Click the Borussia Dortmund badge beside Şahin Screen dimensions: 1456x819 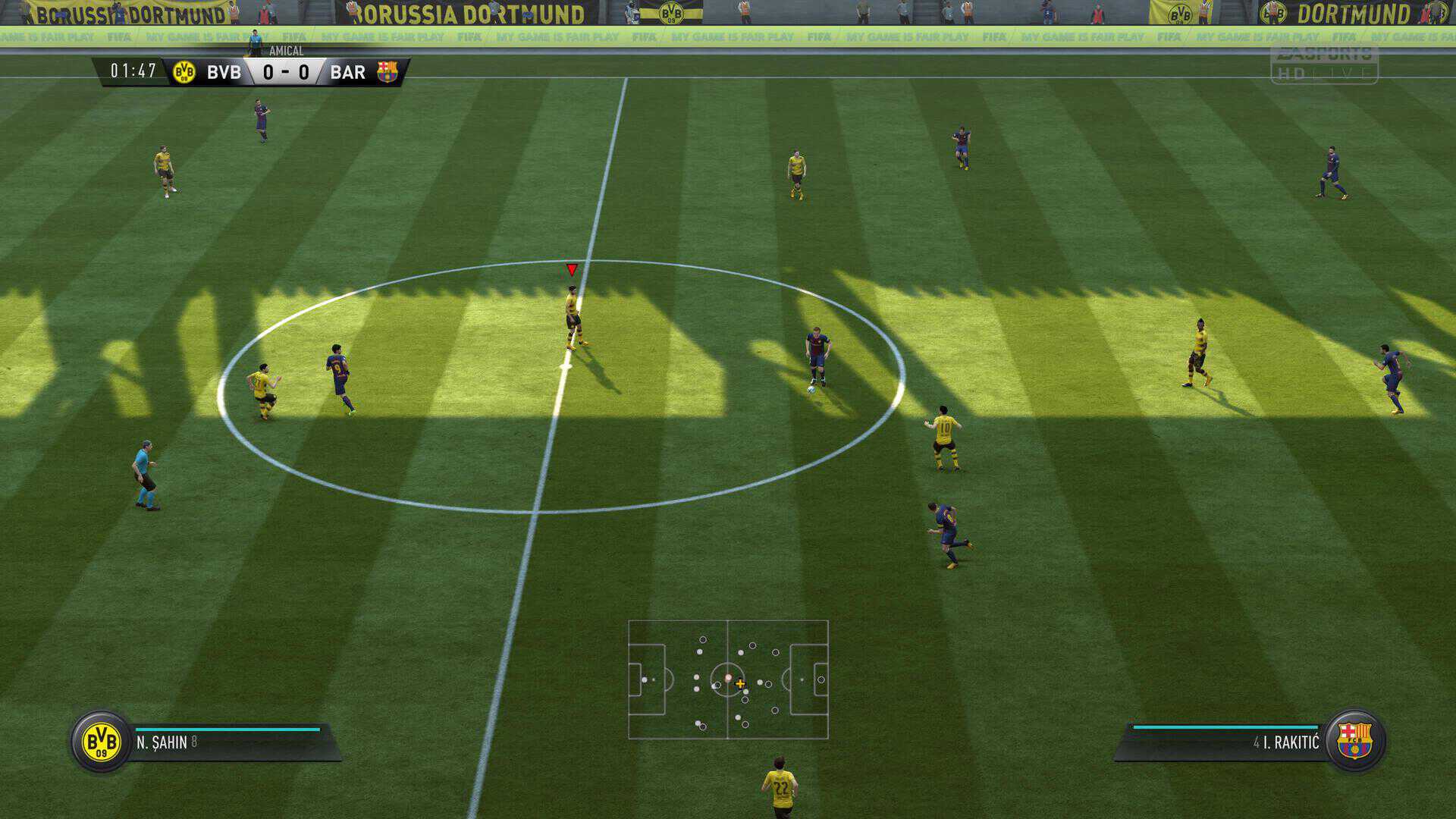coord(101,741)
